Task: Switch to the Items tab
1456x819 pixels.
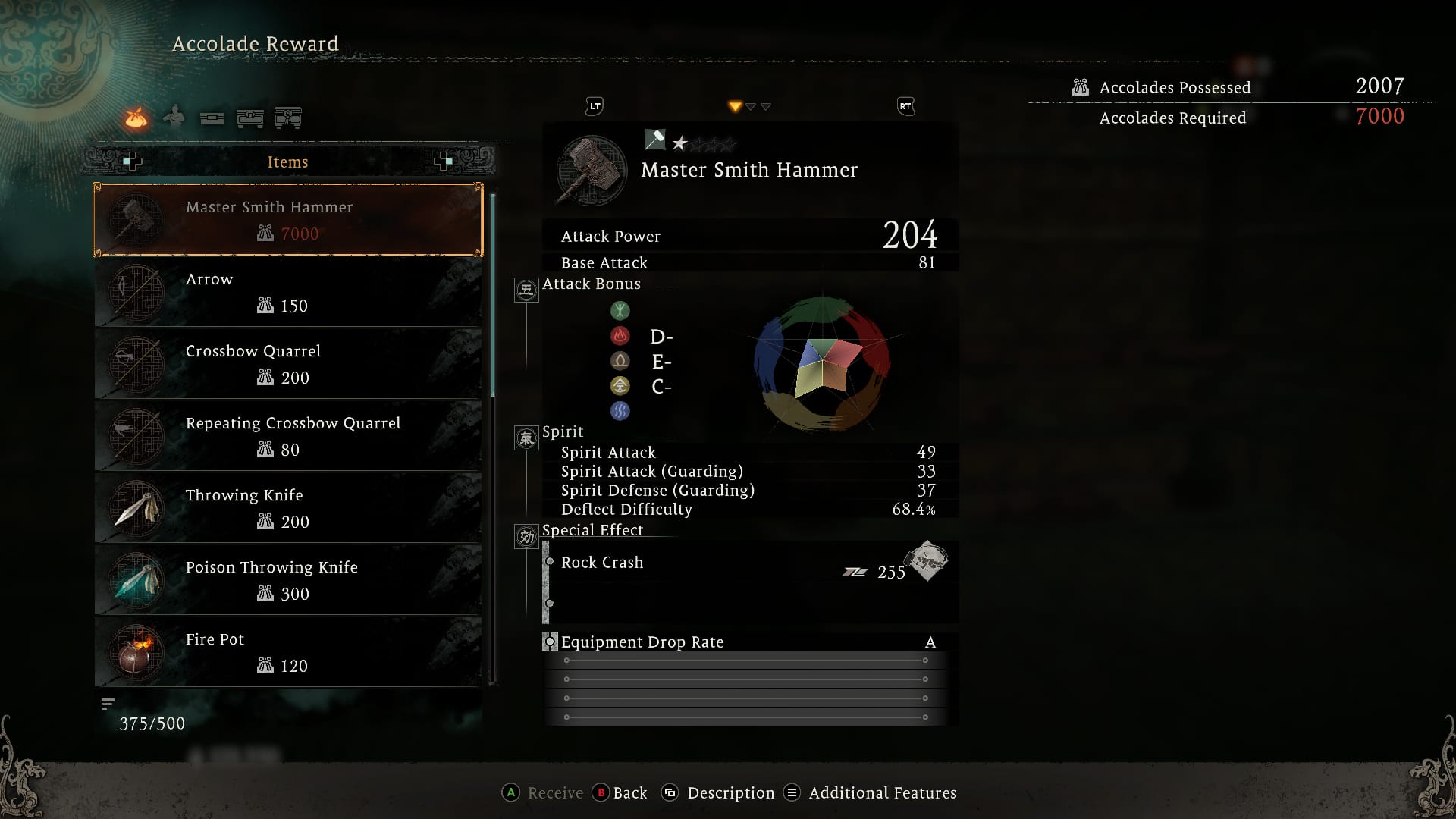Action: pos(287,162)
